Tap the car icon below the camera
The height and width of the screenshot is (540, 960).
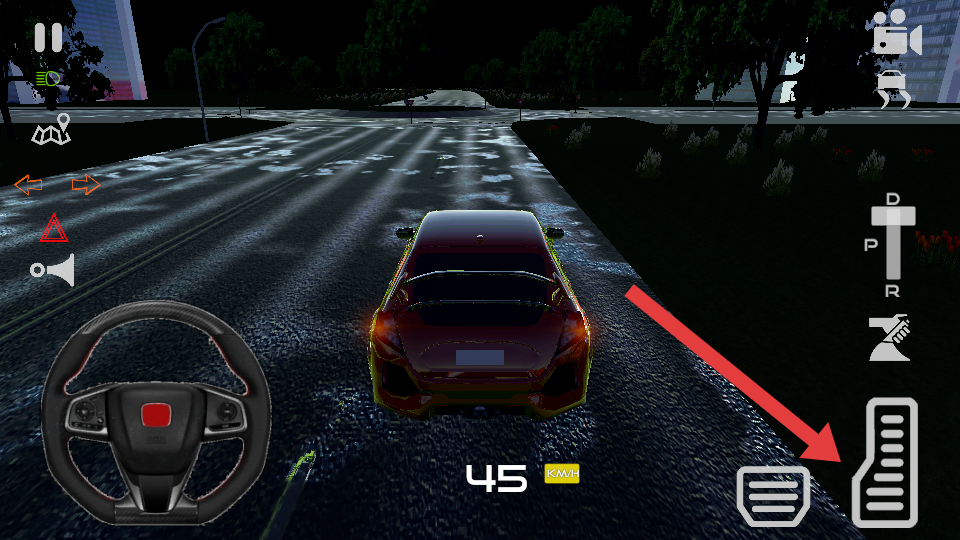coord(893,90)
